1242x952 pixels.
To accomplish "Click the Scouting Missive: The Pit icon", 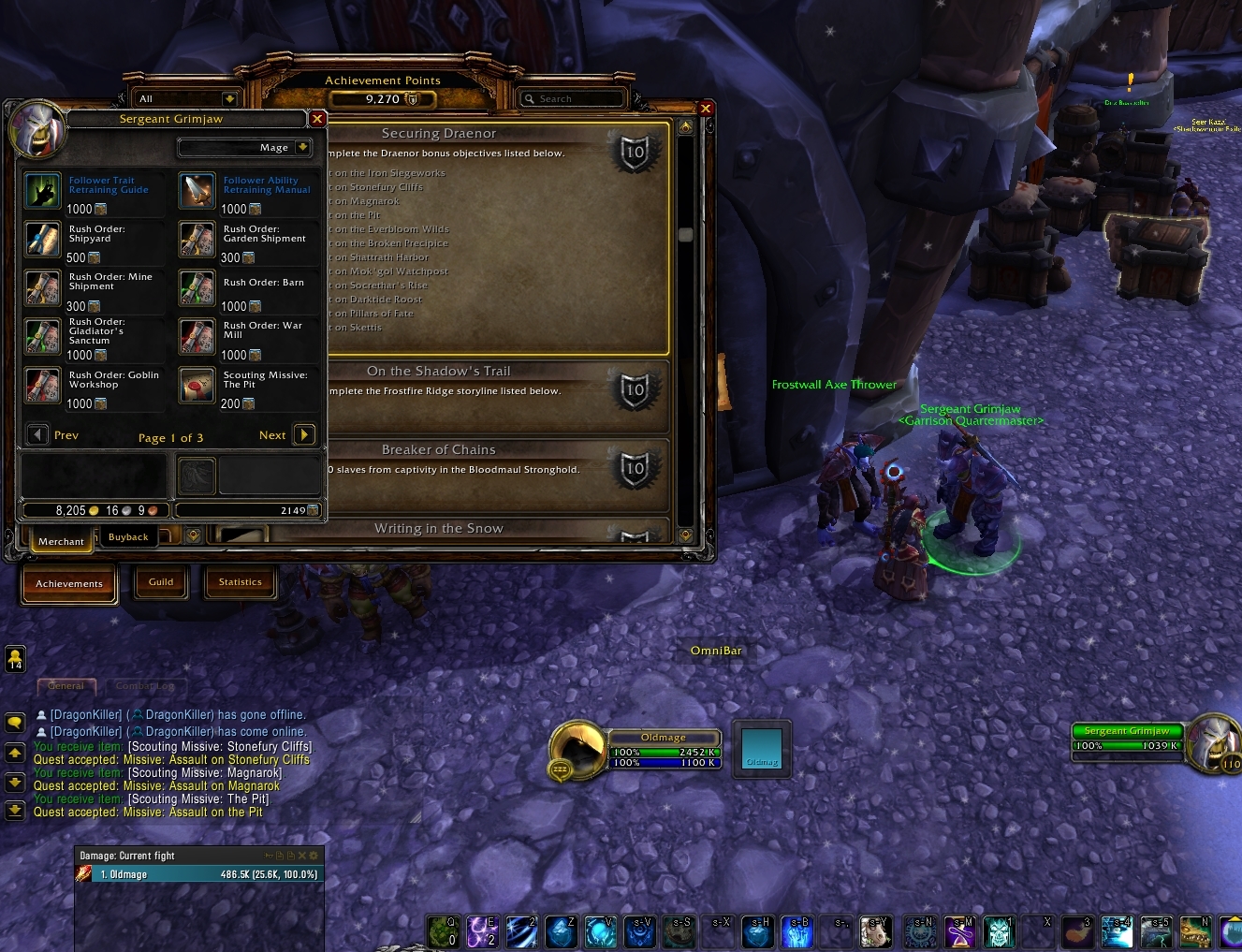I will tap(197, 386).
